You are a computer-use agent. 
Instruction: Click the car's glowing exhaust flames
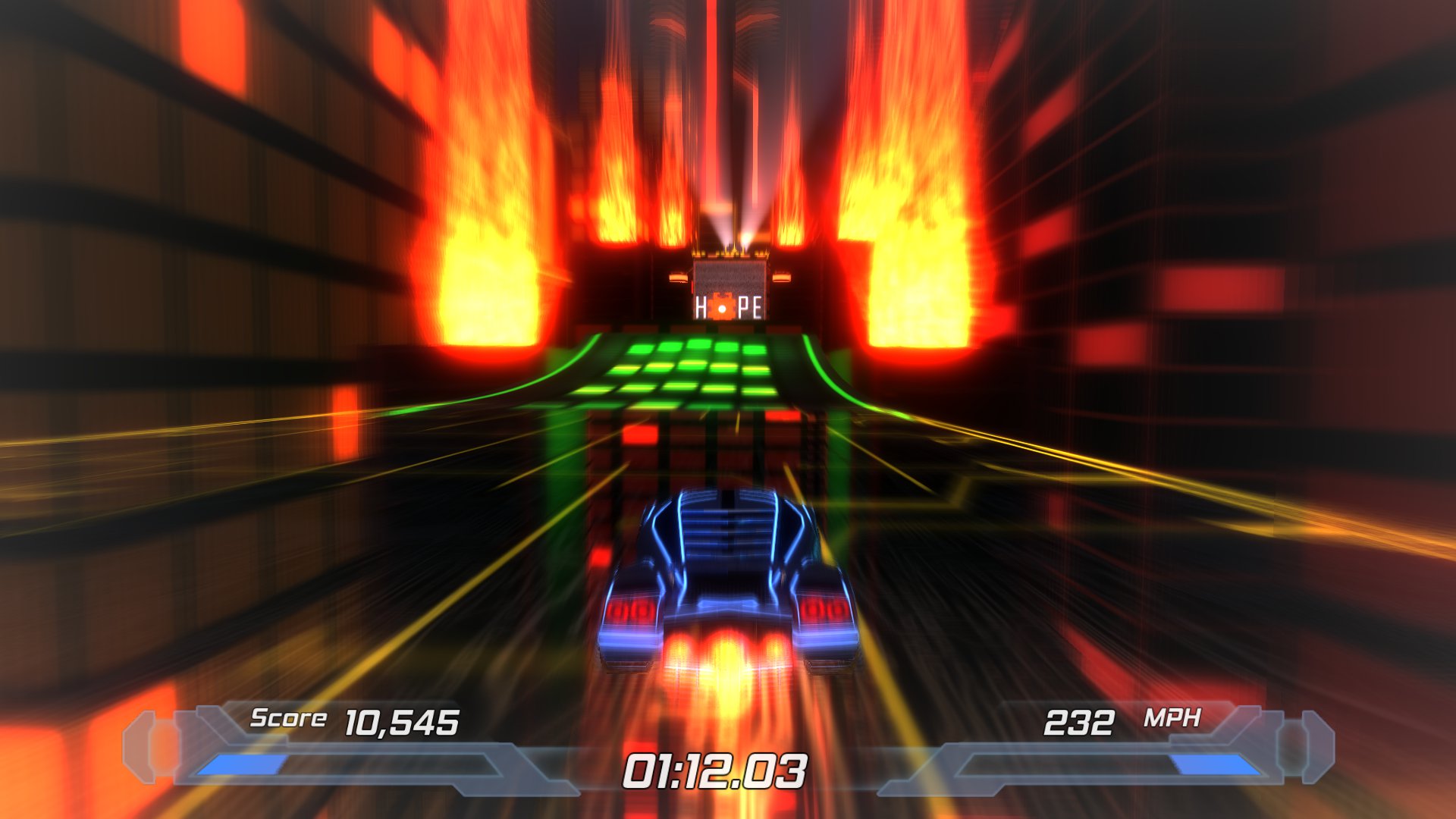click(x=728, y=656)
